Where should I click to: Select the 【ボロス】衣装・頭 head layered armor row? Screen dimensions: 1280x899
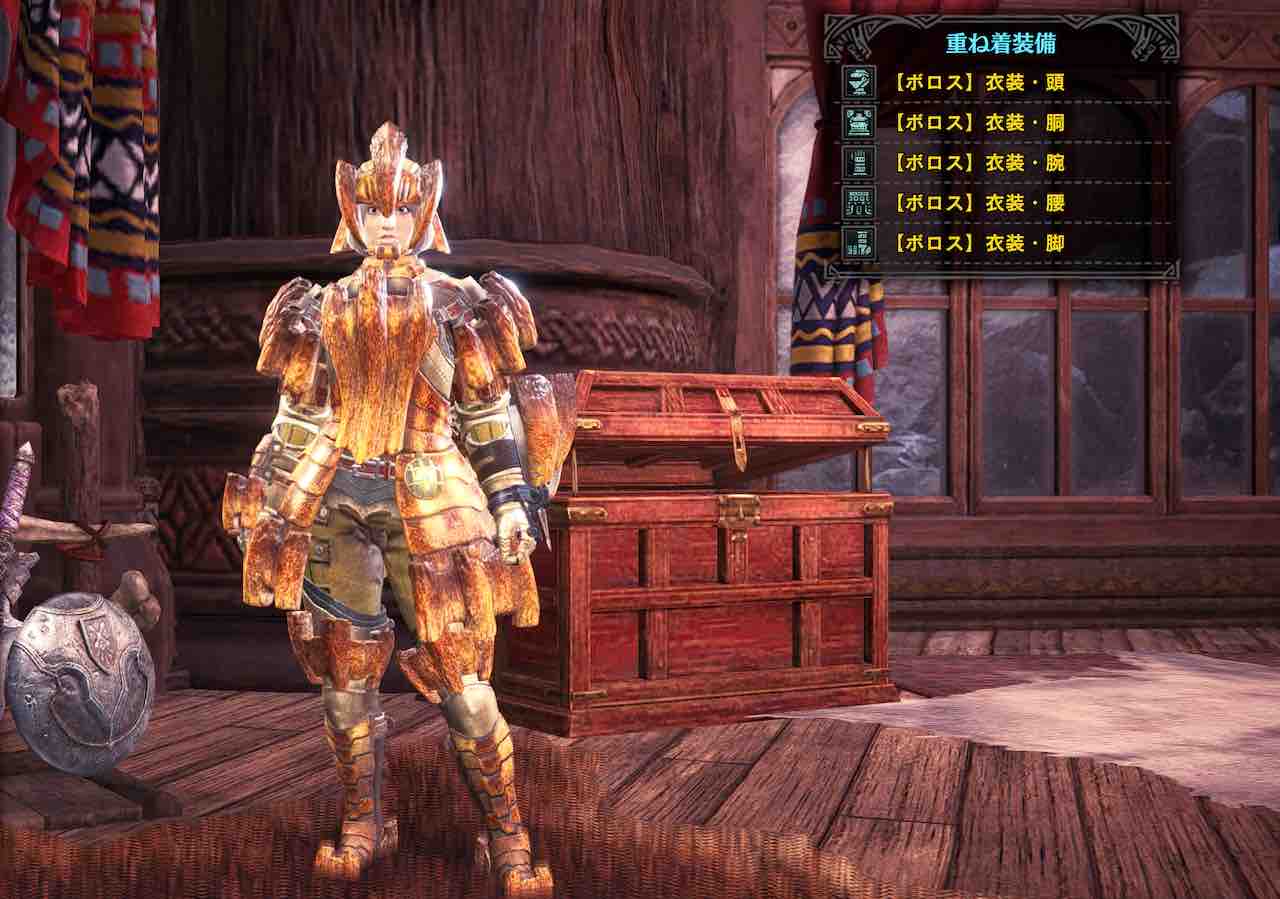click(979, 82)
